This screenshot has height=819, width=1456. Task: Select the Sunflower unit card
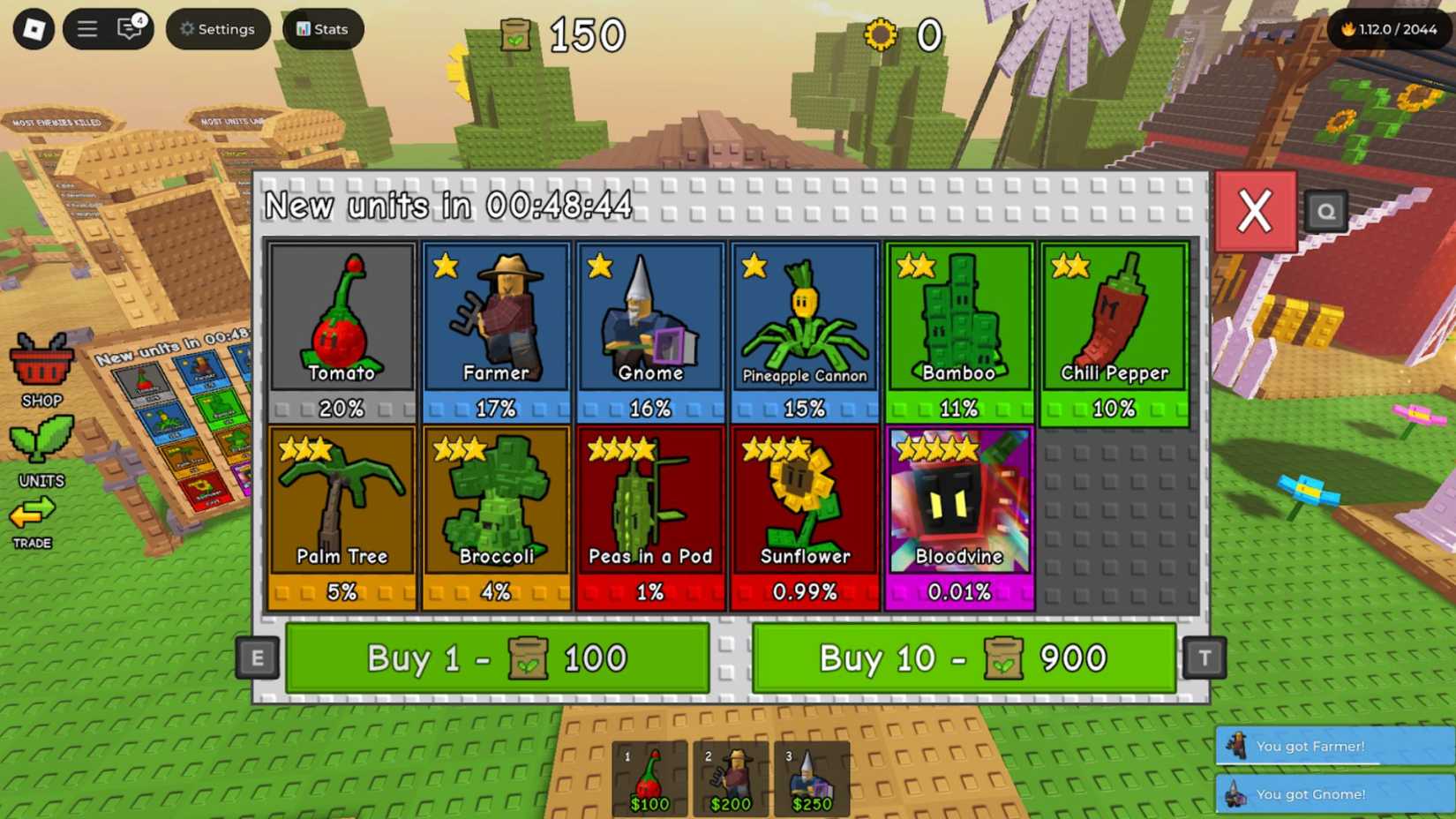[x=805, y=503]
